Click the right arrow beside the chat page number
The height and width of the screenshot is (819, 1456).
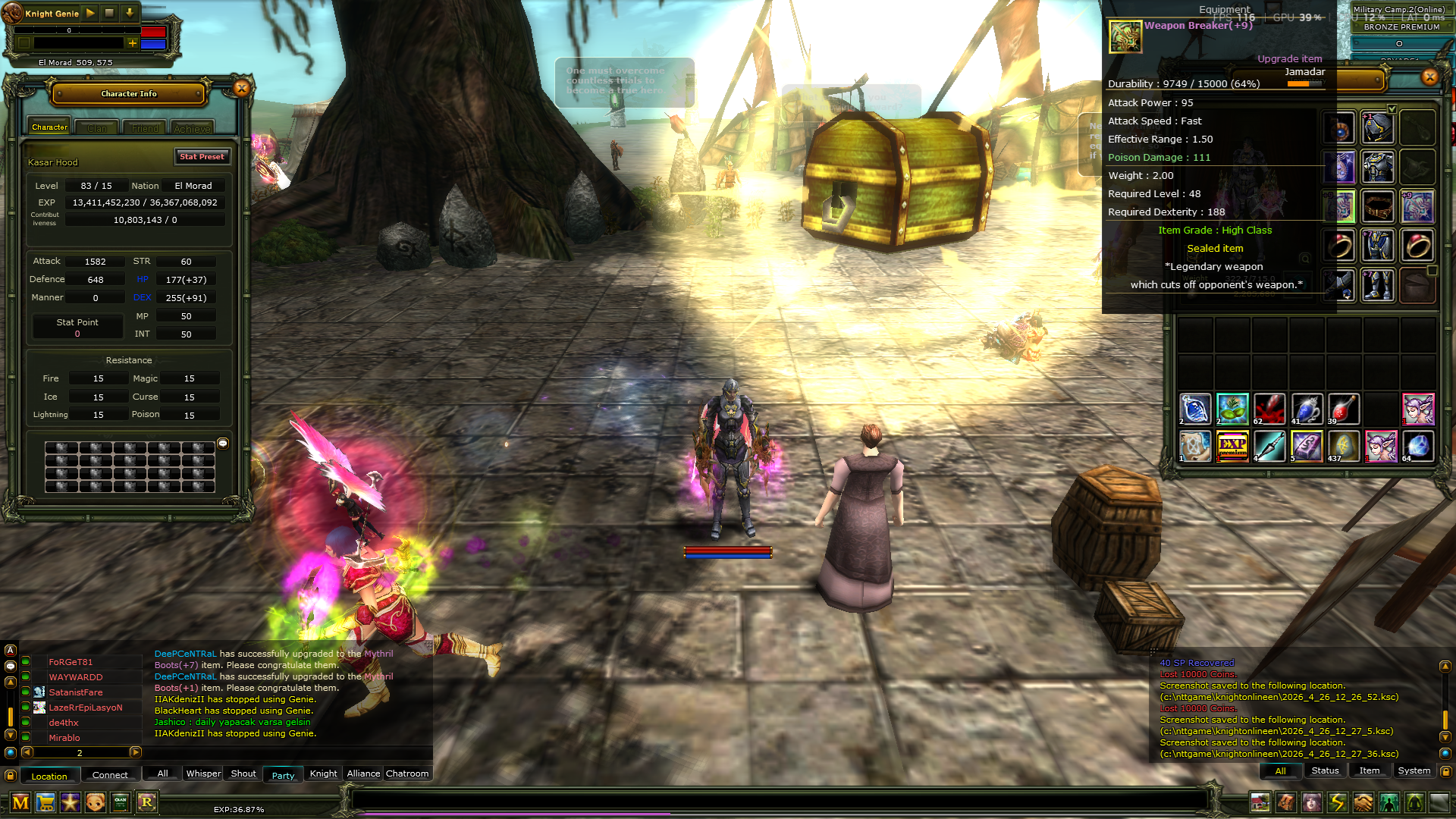136,752
